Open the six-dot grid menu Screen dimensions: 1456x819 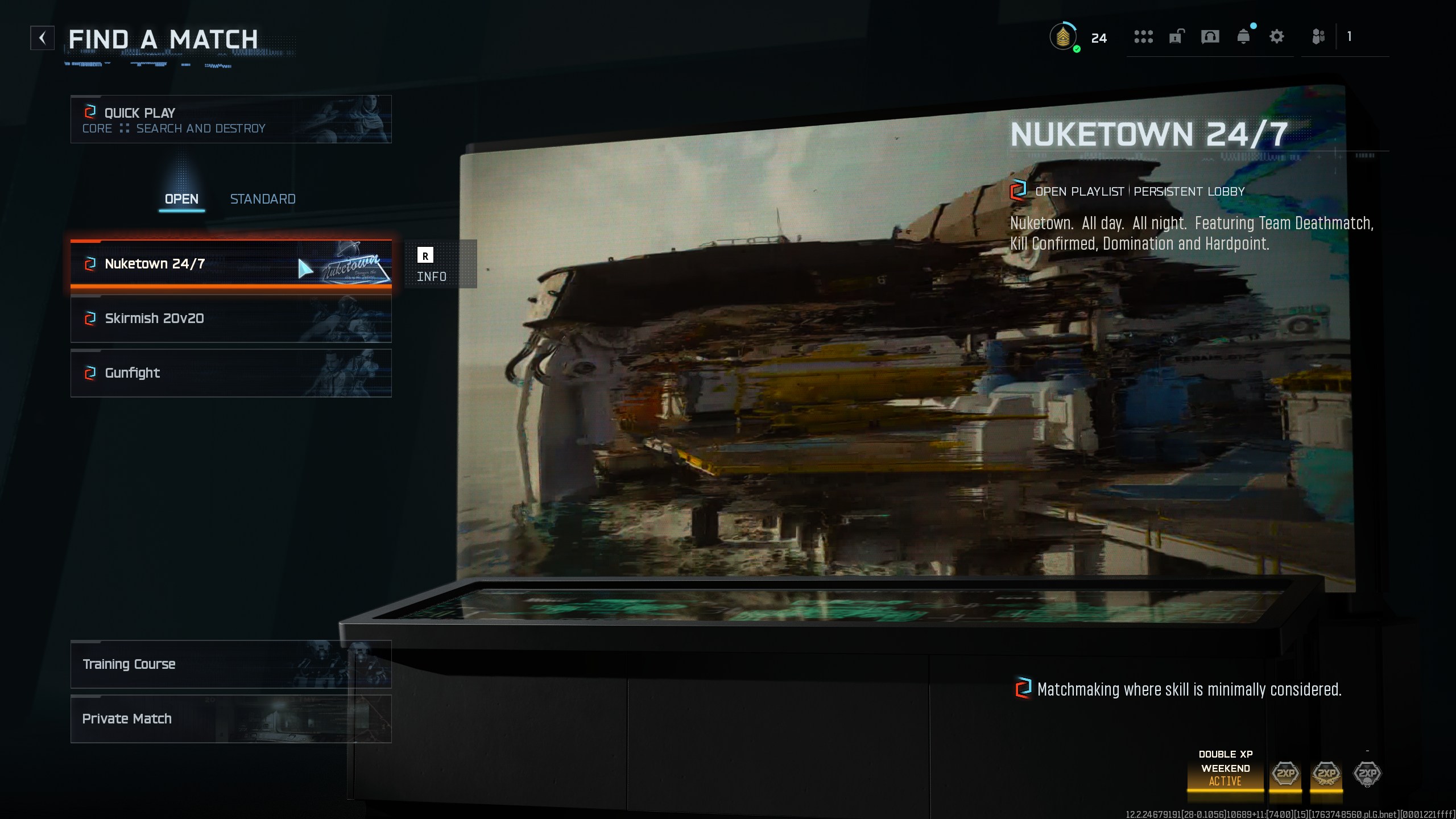point(1143,37)
